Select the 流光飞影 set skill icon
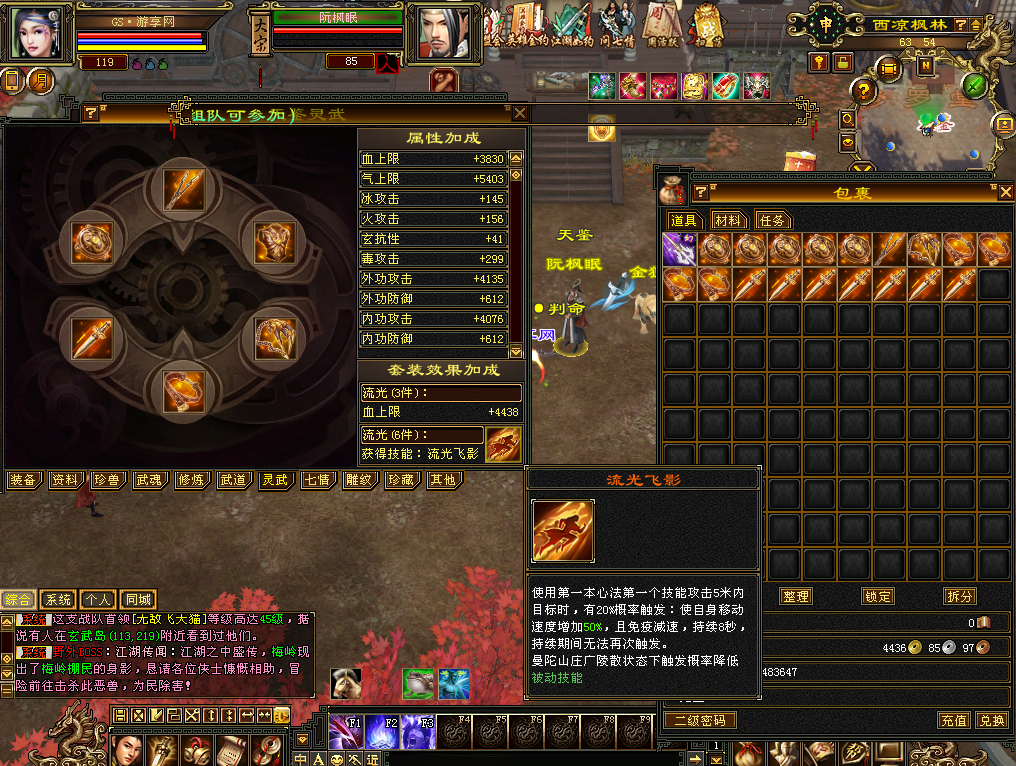Screen dimensions: 1016x766 pyautogui.click(x=503, y=444)
